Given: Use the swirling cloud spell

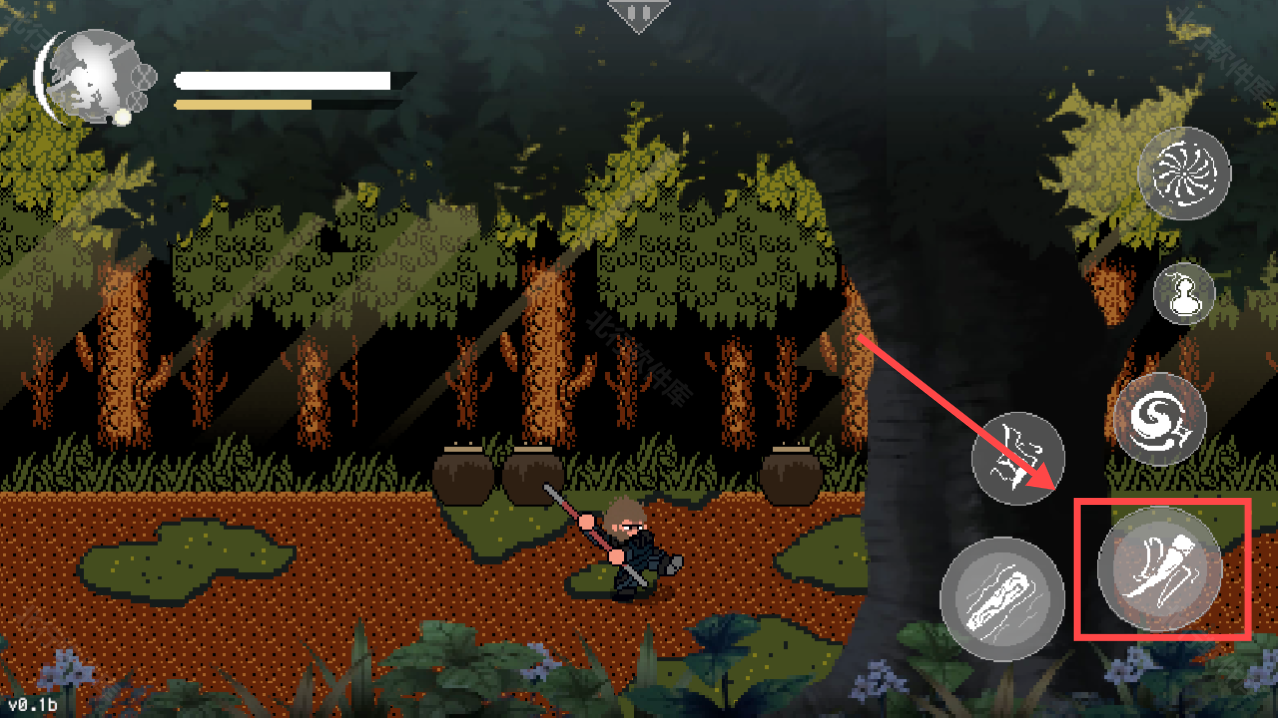Looking at the screenshot, I should point(1160,419).
